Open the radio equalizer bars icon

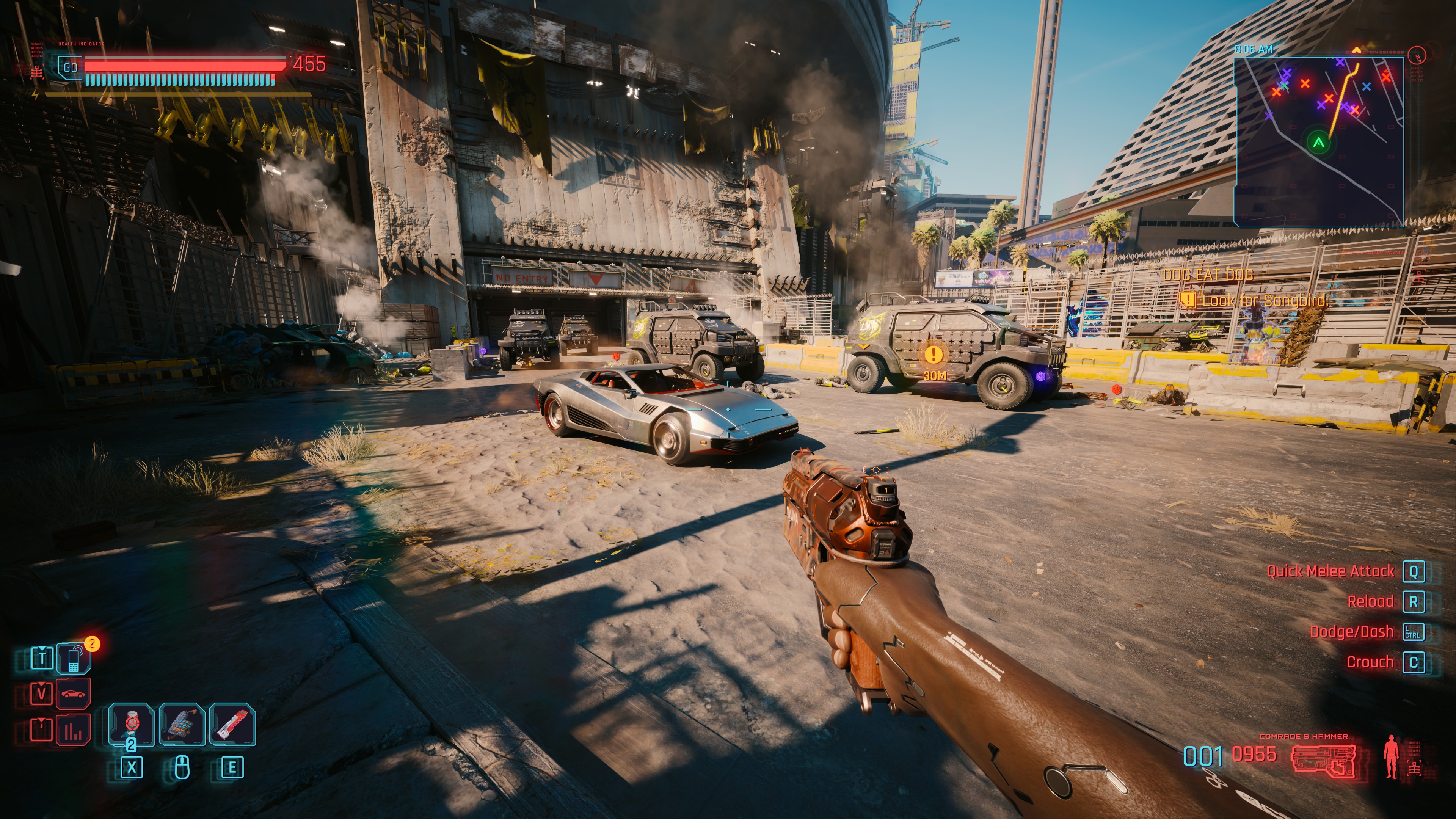click(74, 730)
